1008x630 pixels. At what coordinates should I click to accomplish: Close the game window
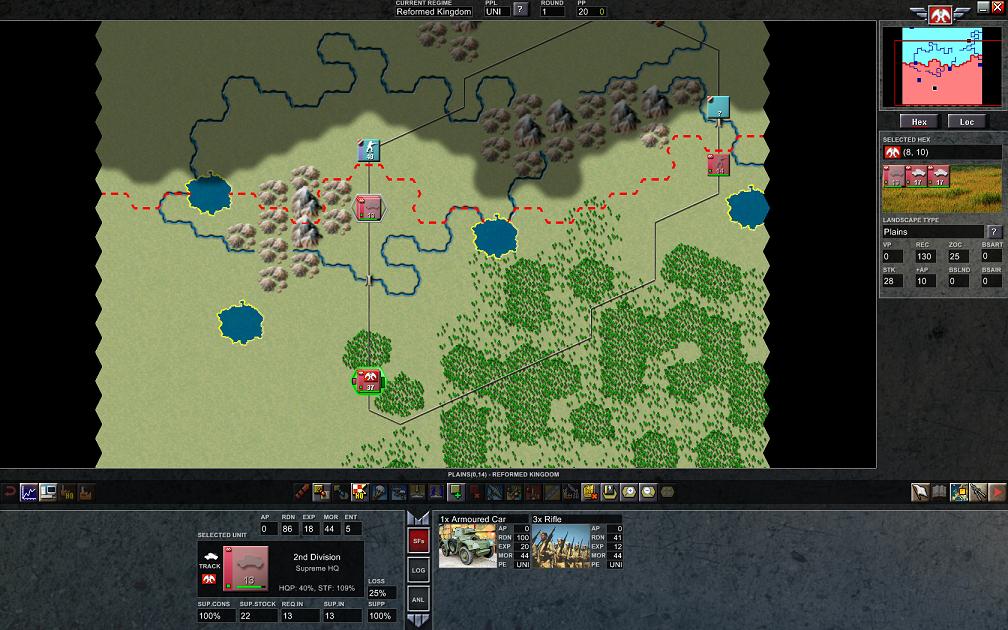998,7
